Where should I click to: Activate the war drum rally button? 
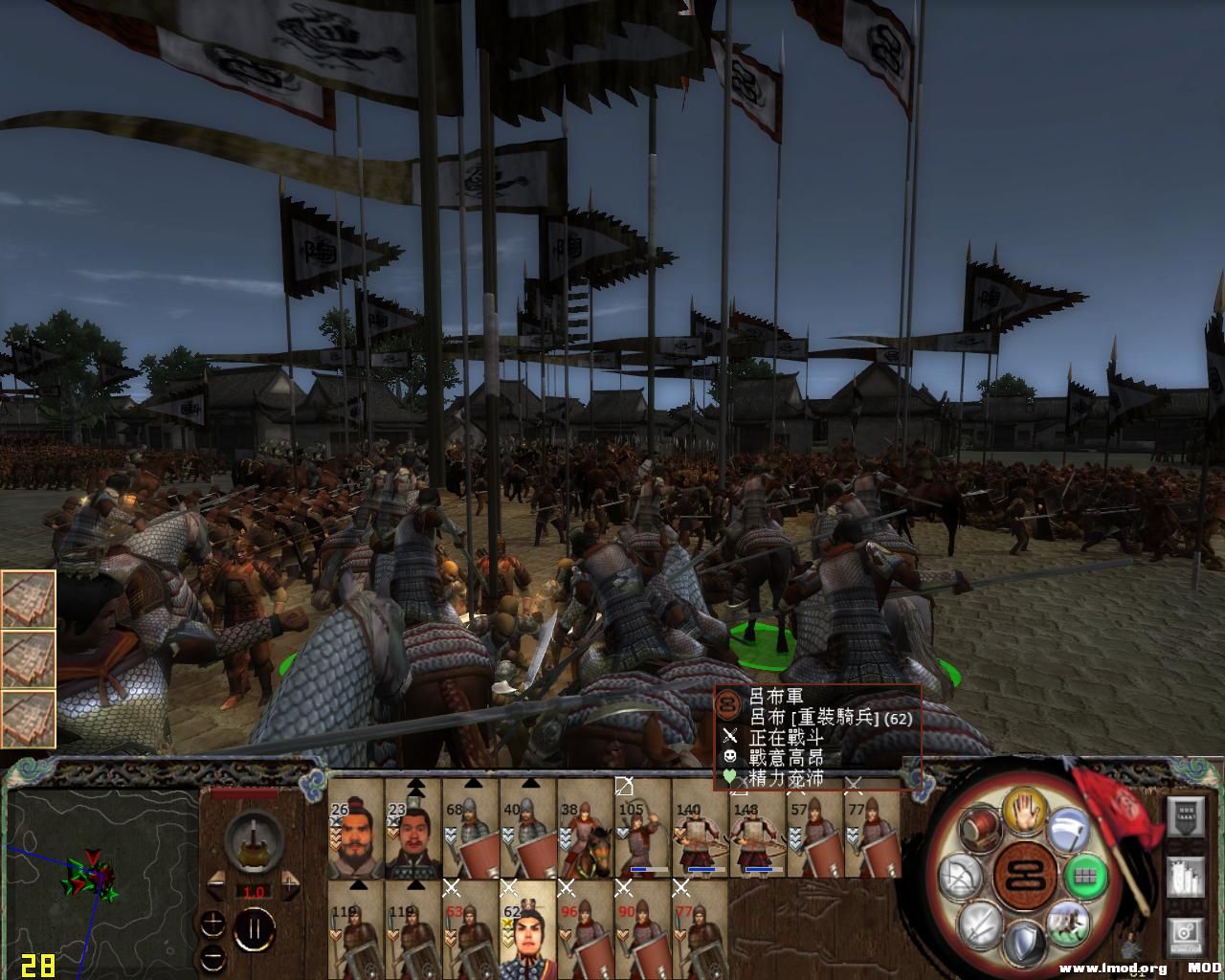point(980,829)
